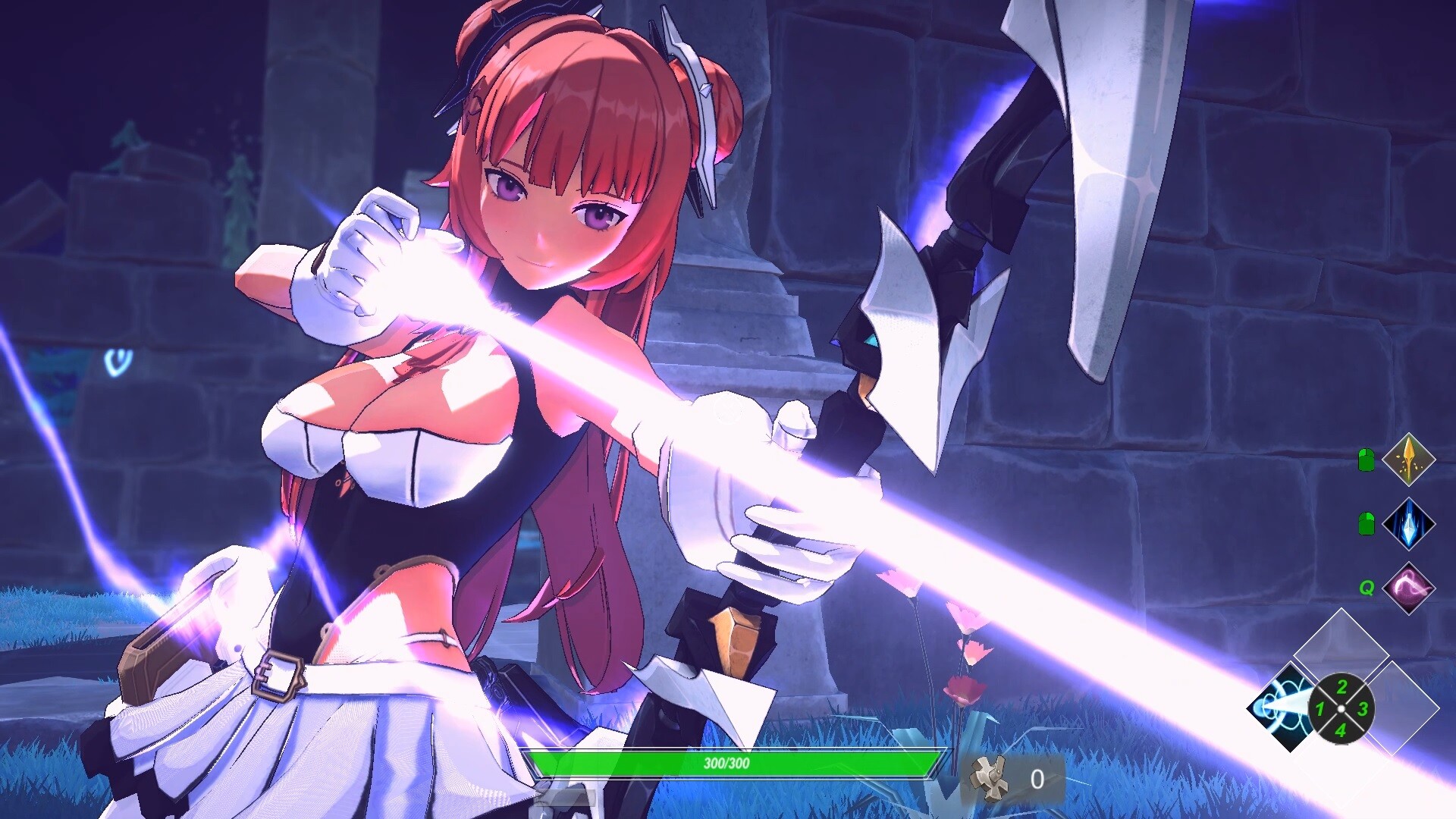Click the pinwheel currency icon
1456x819 pixels.
(x=987, y=778)
